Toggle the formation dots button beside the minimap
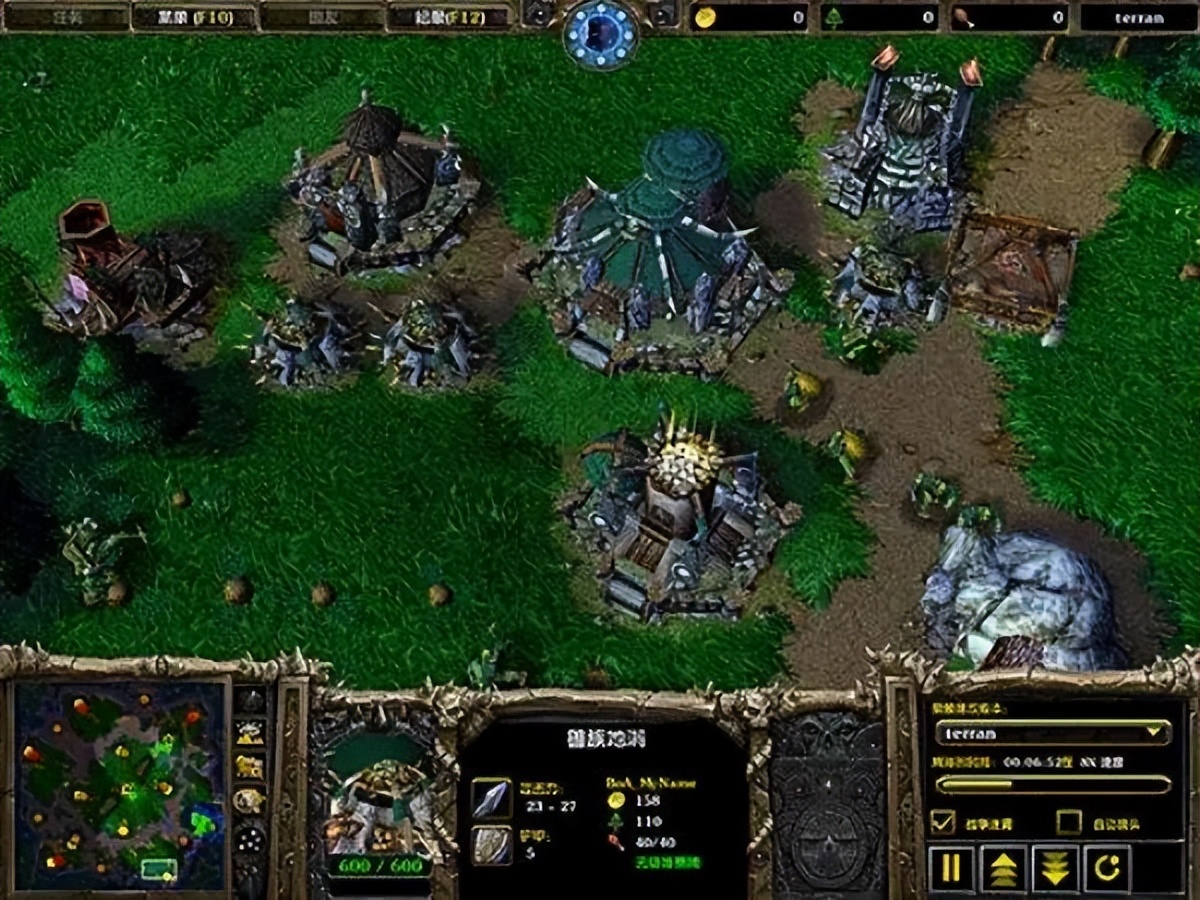Screen dimensions: 1200x900 [250, 838]
